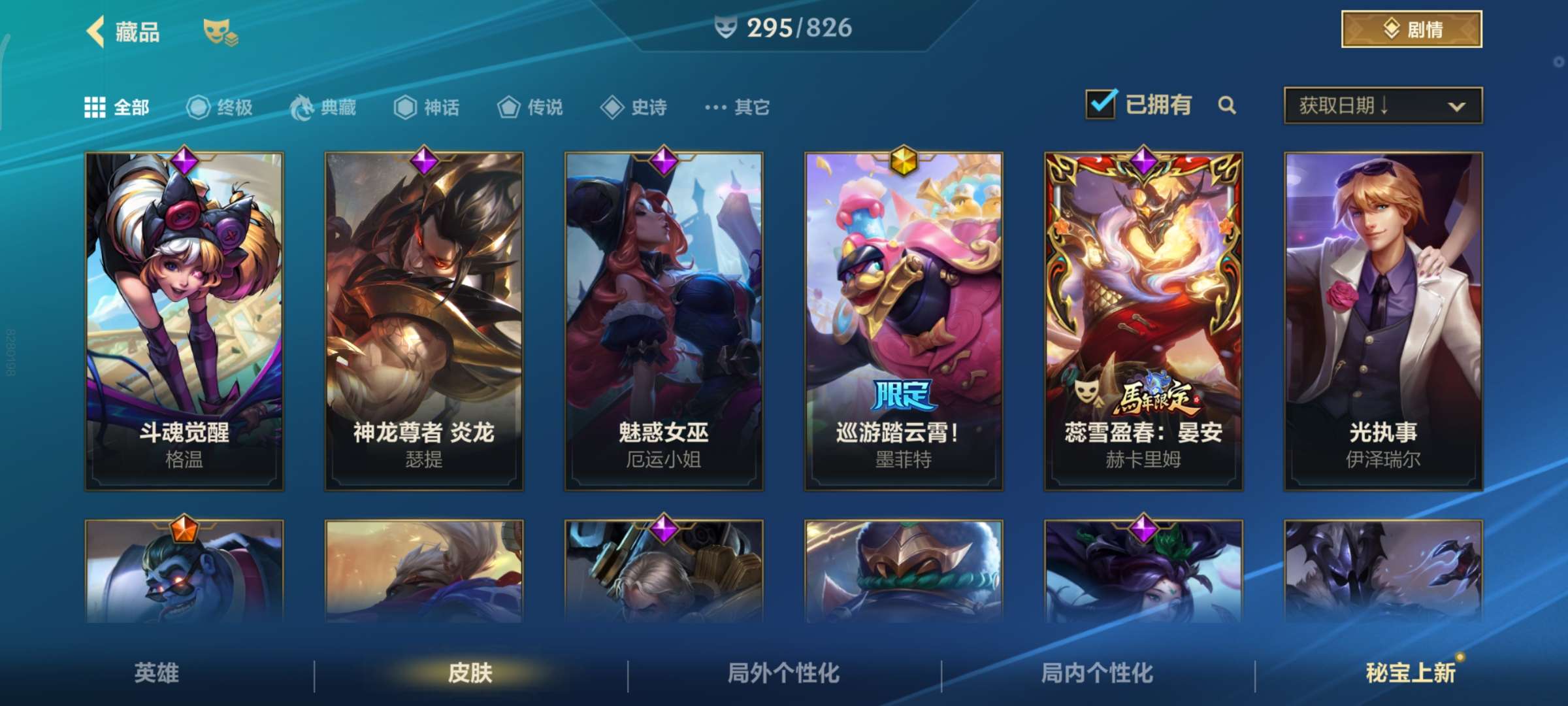Click the back arrow next to 藏品

point(96,31)
